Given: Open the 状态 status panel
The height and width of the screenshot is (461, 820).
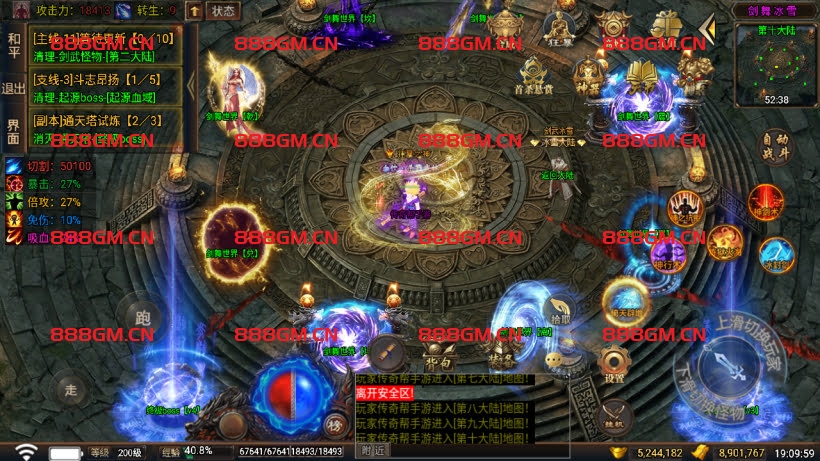Looking at the screenshot, I should pos(225,11).
